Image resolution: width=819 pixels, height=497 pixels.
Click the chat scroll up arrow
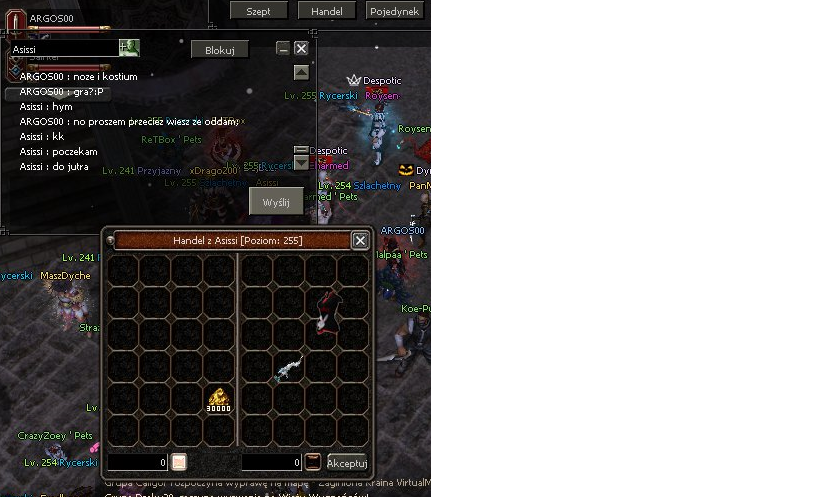(x=301, y=73)
